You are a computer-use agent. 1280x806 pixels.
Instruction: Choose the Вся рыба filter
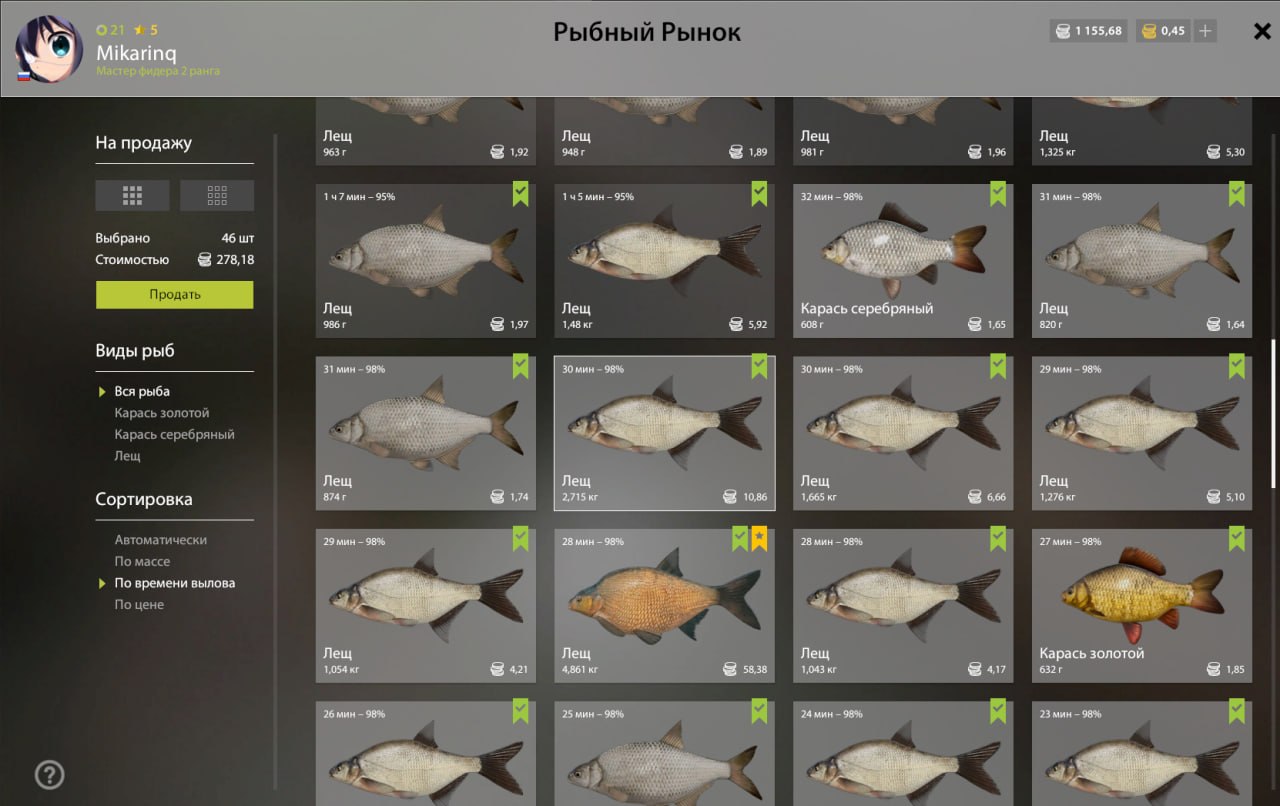142,391
